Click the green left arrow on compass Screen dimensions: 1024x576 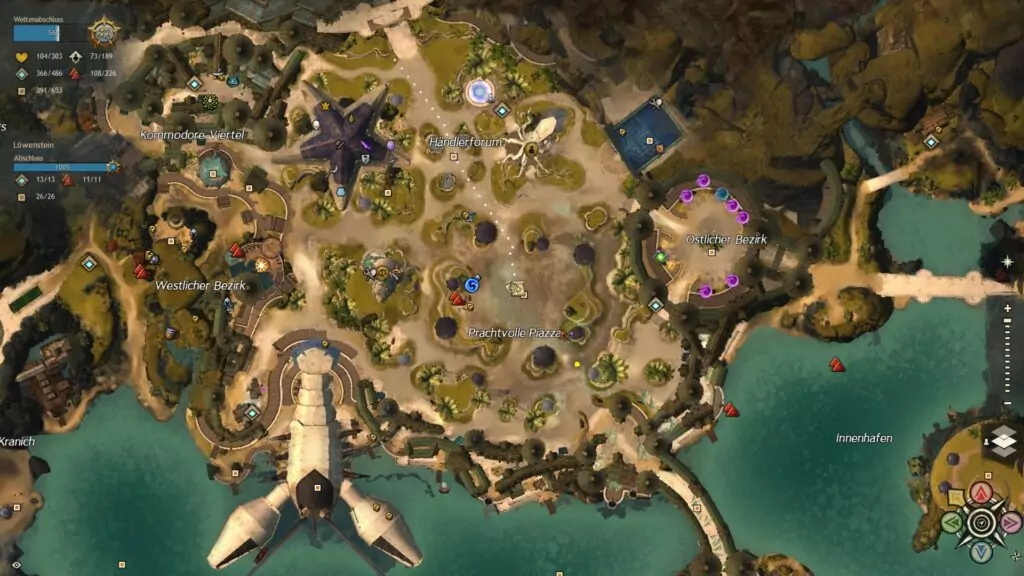point(954,522)
